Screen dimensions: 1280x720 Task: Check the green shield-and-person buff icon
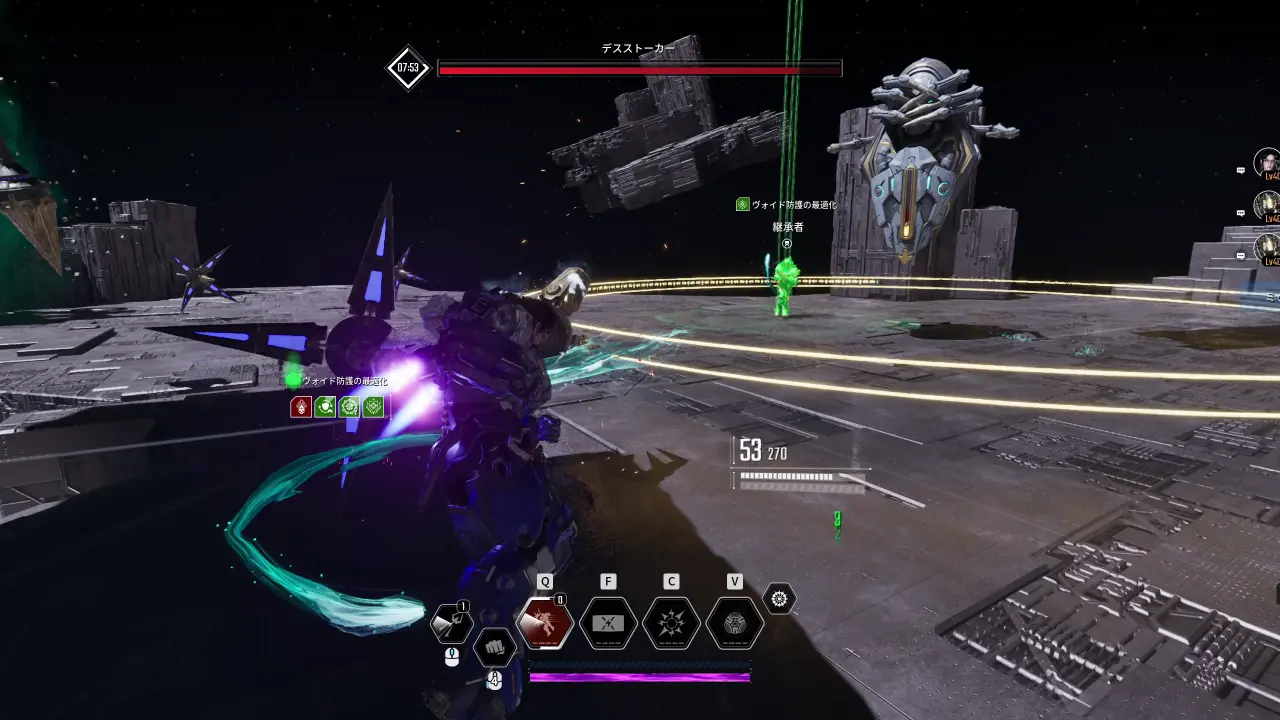(x=325, y=406)
